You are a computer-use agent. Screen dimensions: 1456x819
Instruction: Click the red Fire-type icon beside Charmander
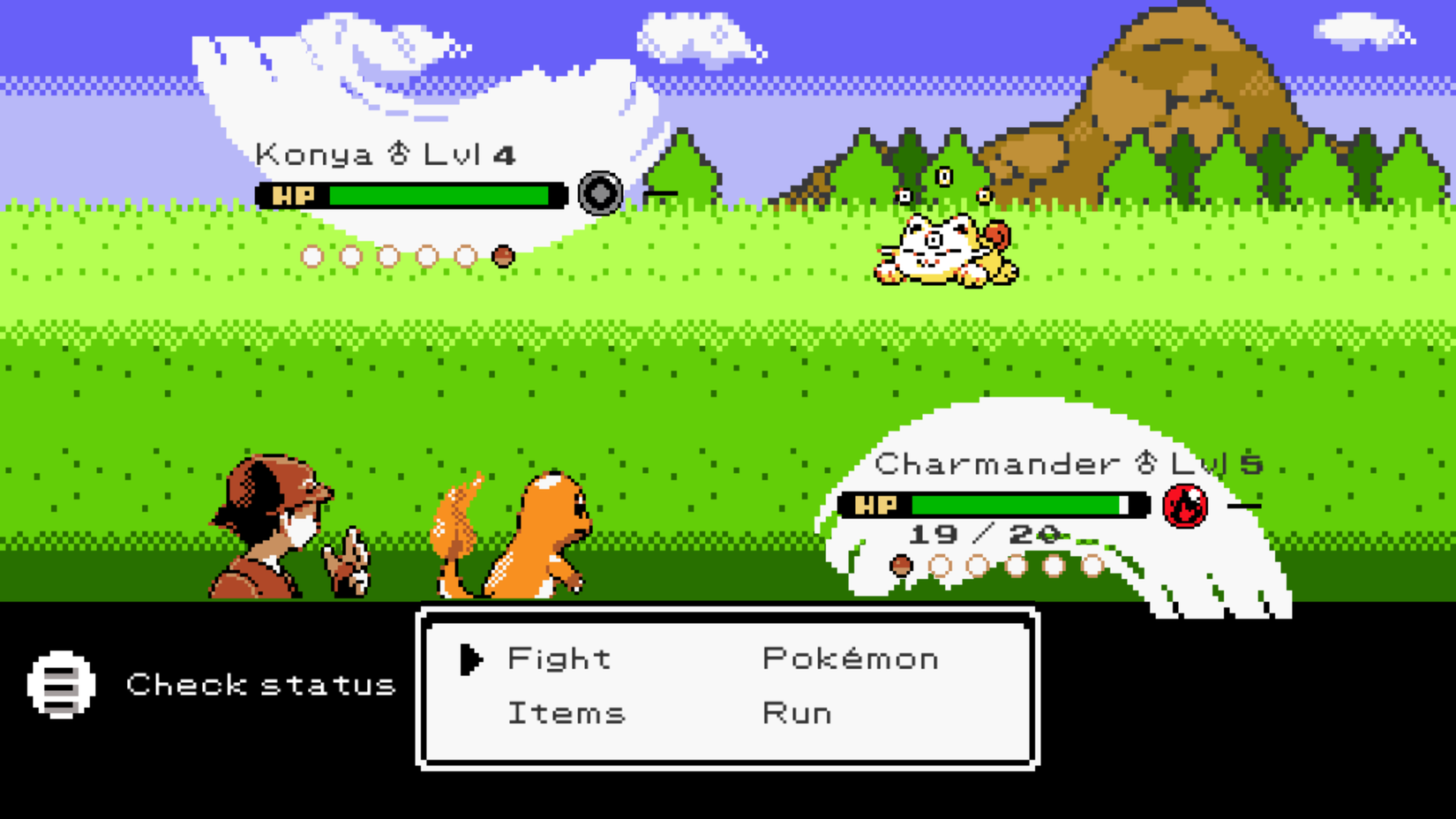pos(1187,505)
